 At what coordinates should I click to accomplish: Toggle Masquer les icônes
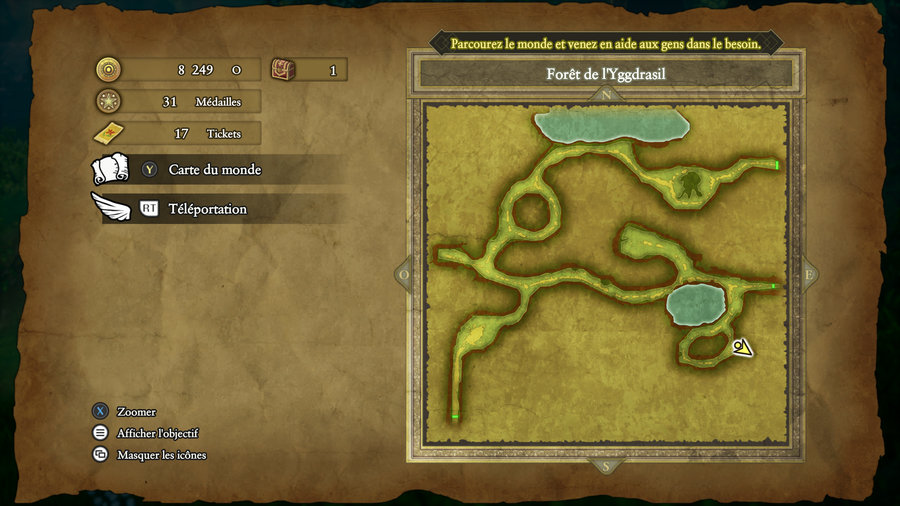point(161,455)
